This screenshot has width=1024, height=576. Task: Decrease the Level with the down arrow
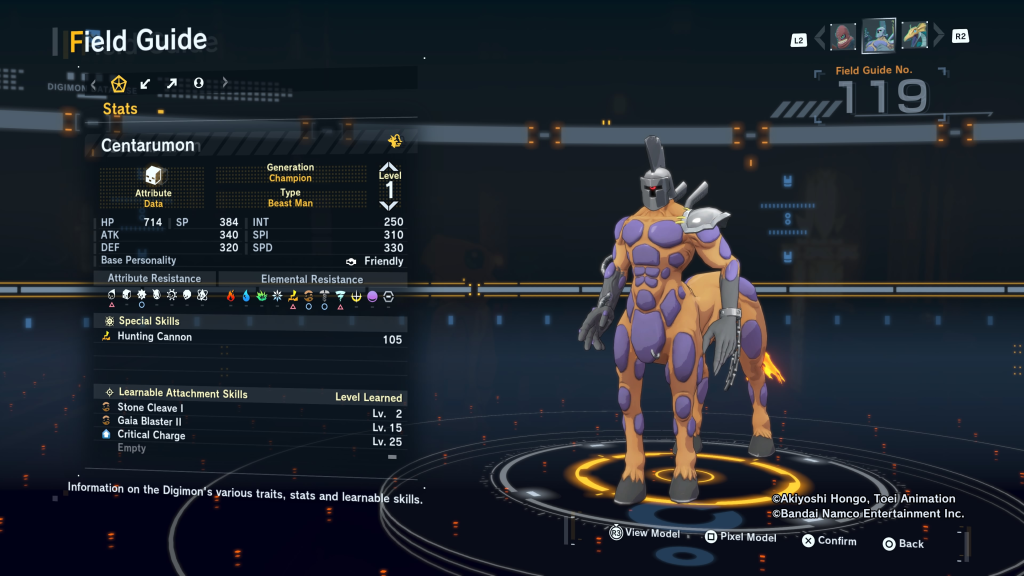click(389, 205)
